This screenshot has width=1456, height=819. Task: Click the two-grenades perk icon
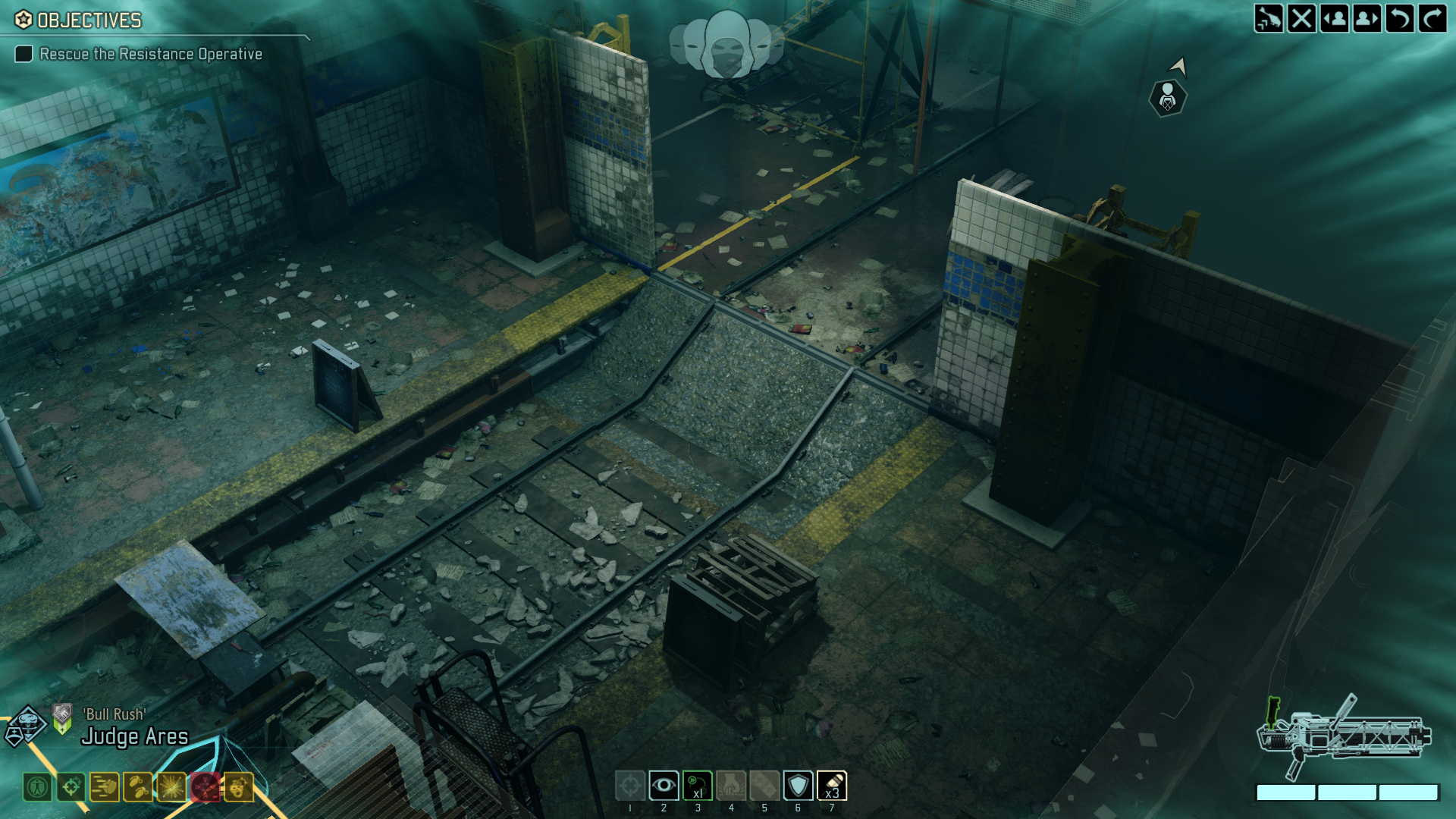click(138, 787)
